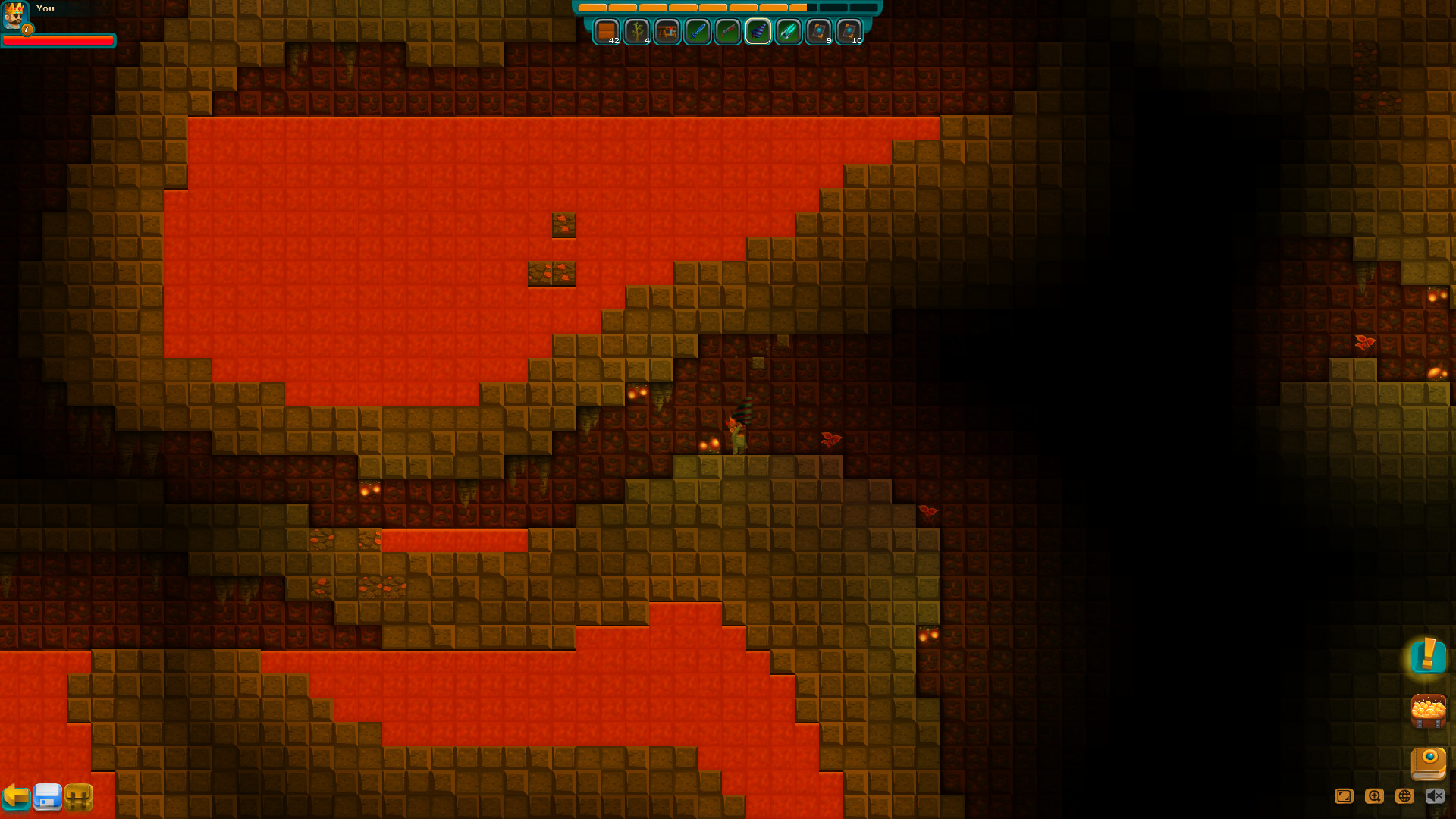This screenshot has width=1456, height=819.
Task: Open the globe world options
Action: coord(1403,795)
